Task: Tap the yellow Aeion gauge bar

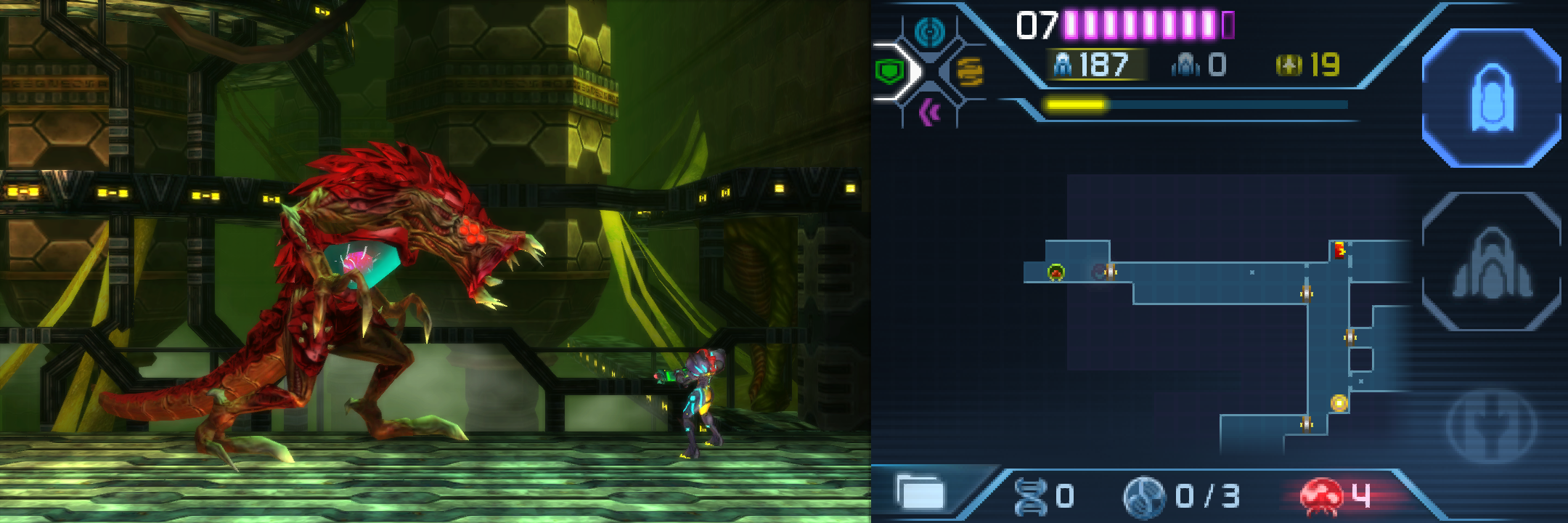Action: 1076,105
